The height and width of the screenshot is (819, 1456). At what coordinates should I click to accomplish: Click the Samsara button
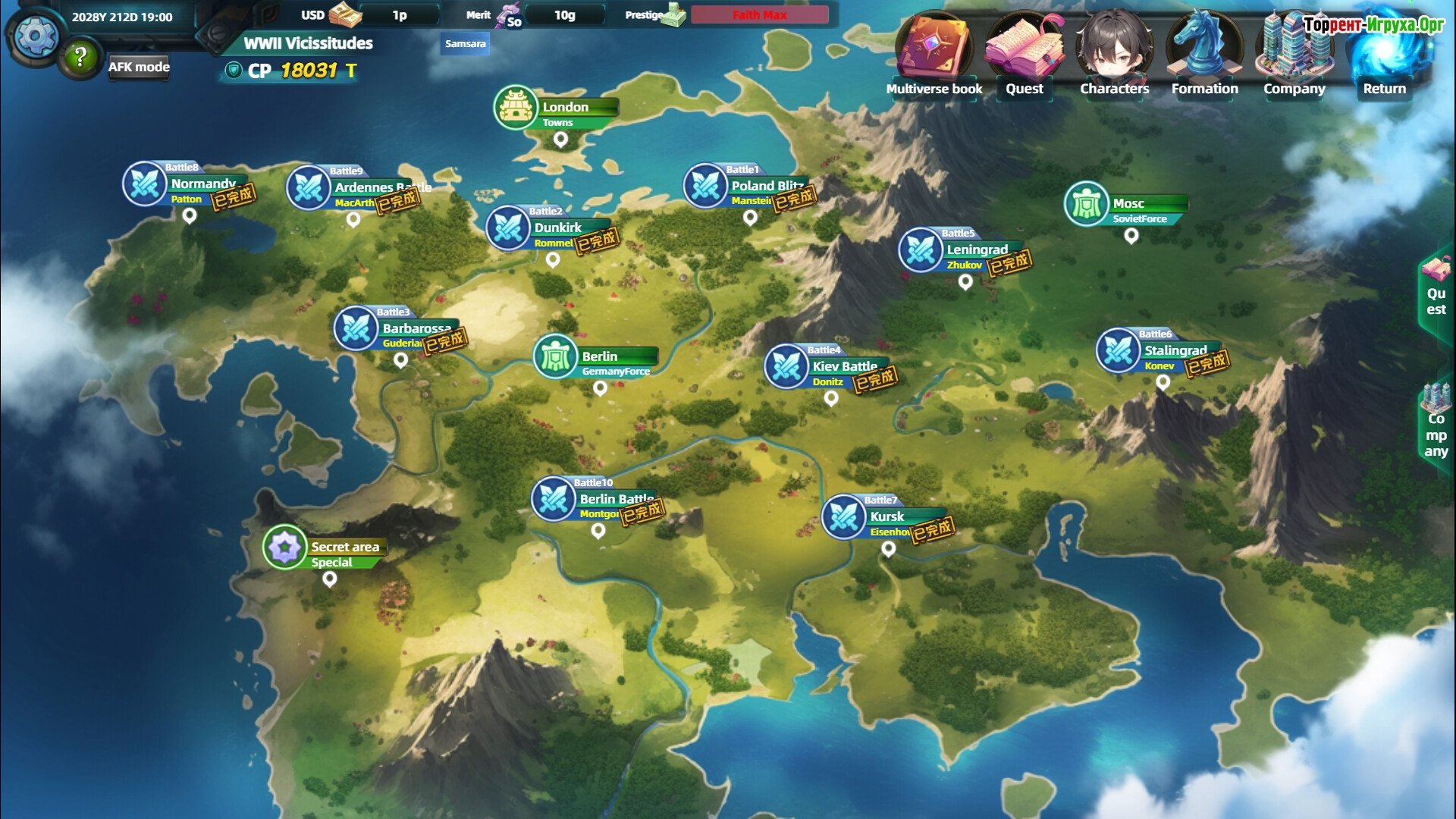coord(465,43)
